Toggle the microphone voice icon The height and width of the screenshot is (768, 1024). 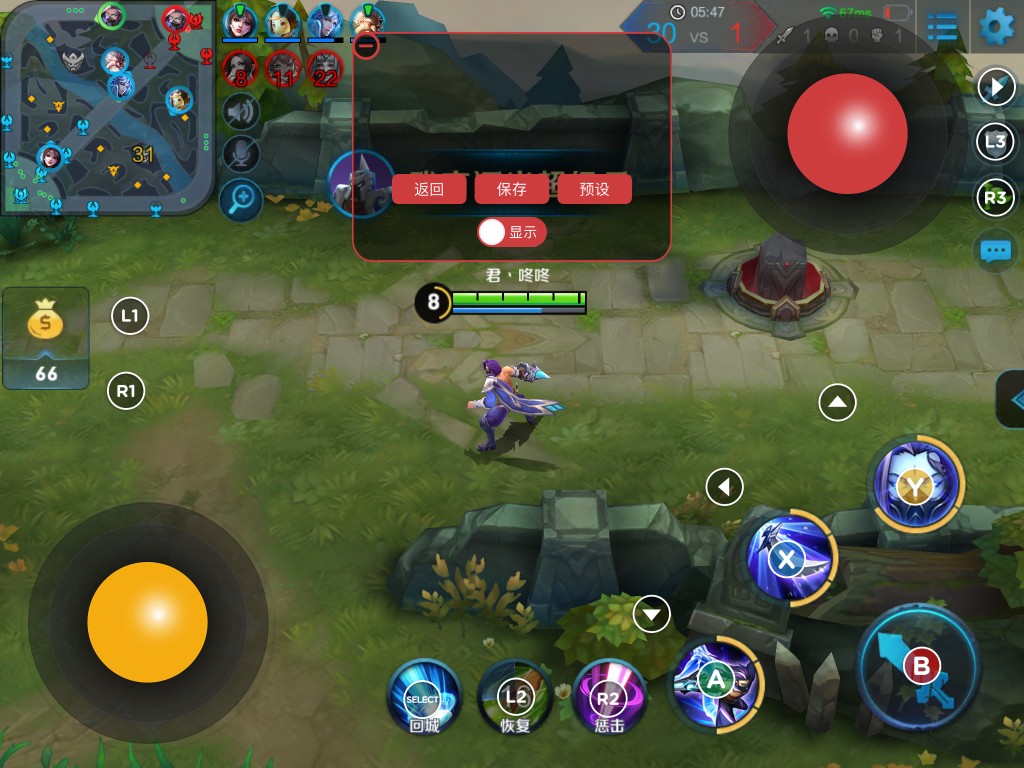[x=241, y=155]
